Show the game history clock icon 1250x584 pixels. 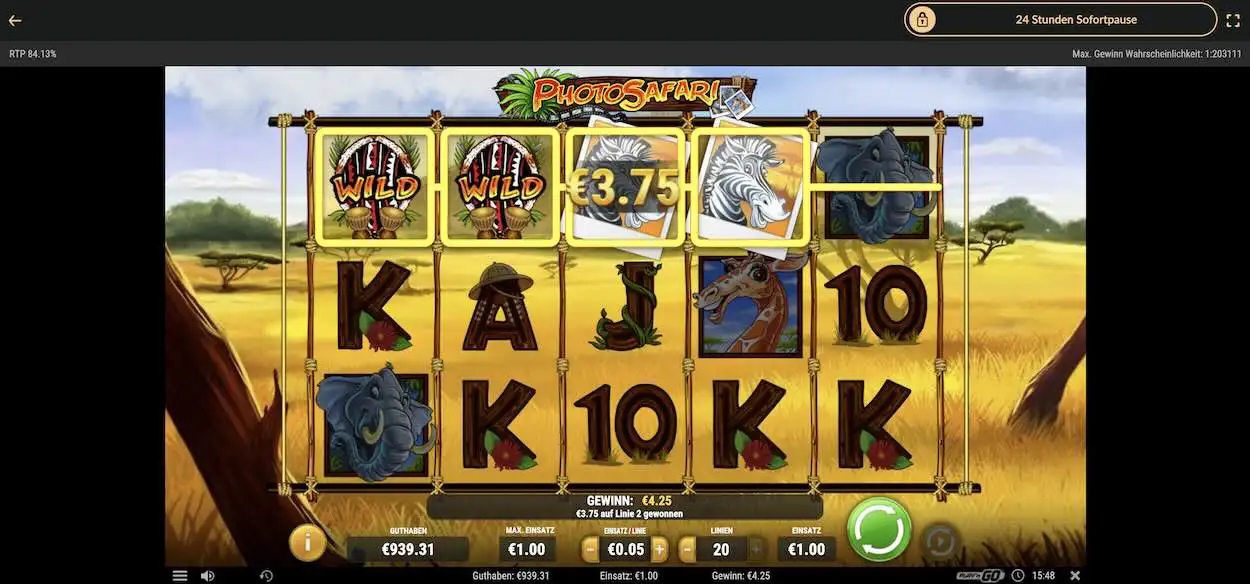266,576
